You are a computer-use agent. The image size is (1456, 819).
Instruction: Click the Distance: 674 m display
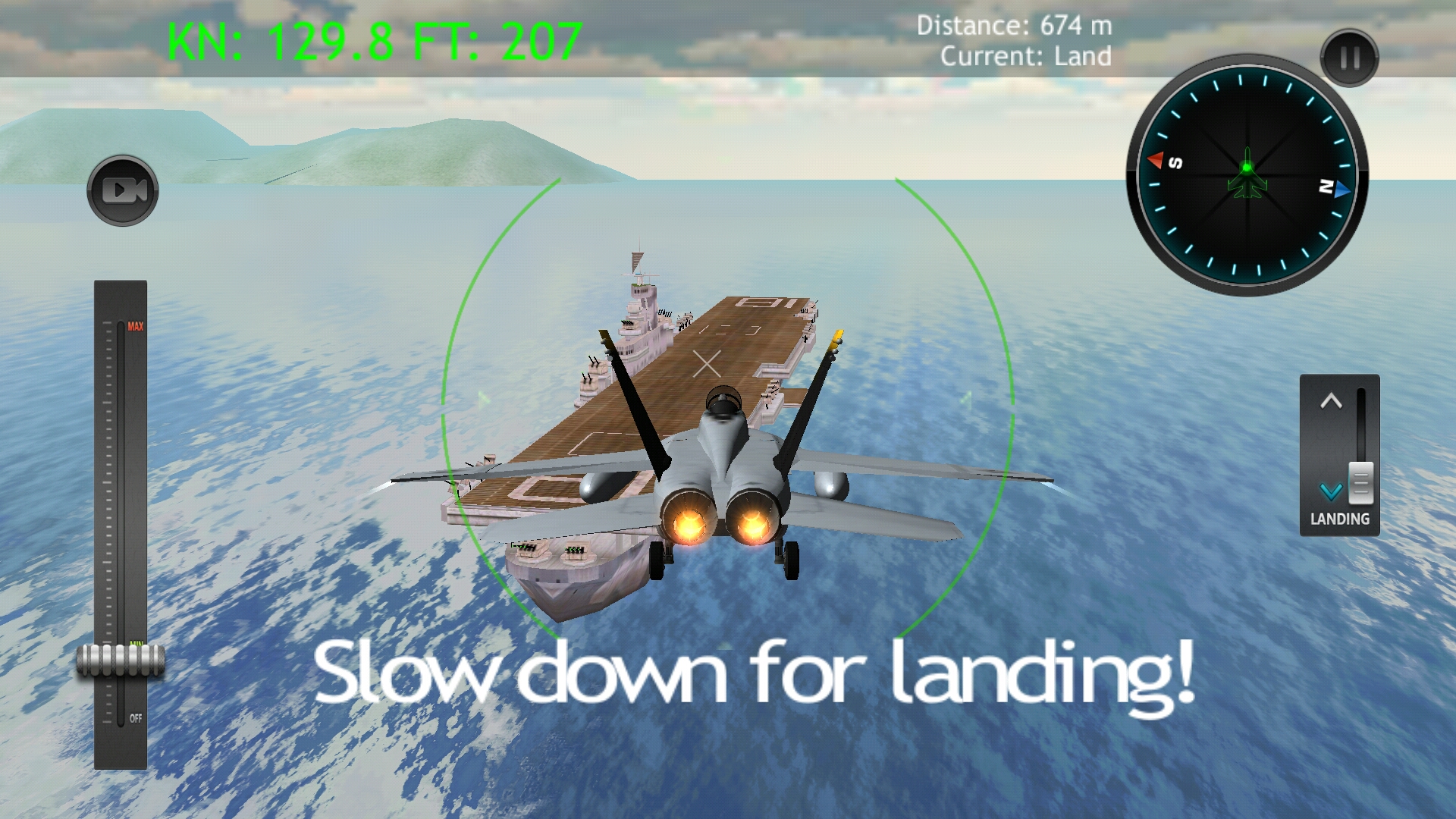(x=1014, y=24)
